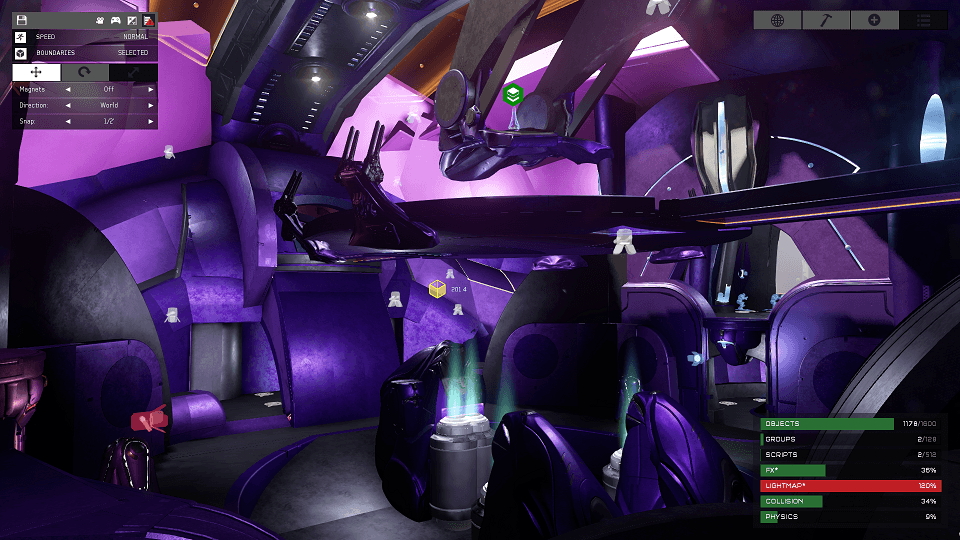Step Direction back with left arrow
The height and width of the screenshot is (540, 960).
tap(68, 105)
